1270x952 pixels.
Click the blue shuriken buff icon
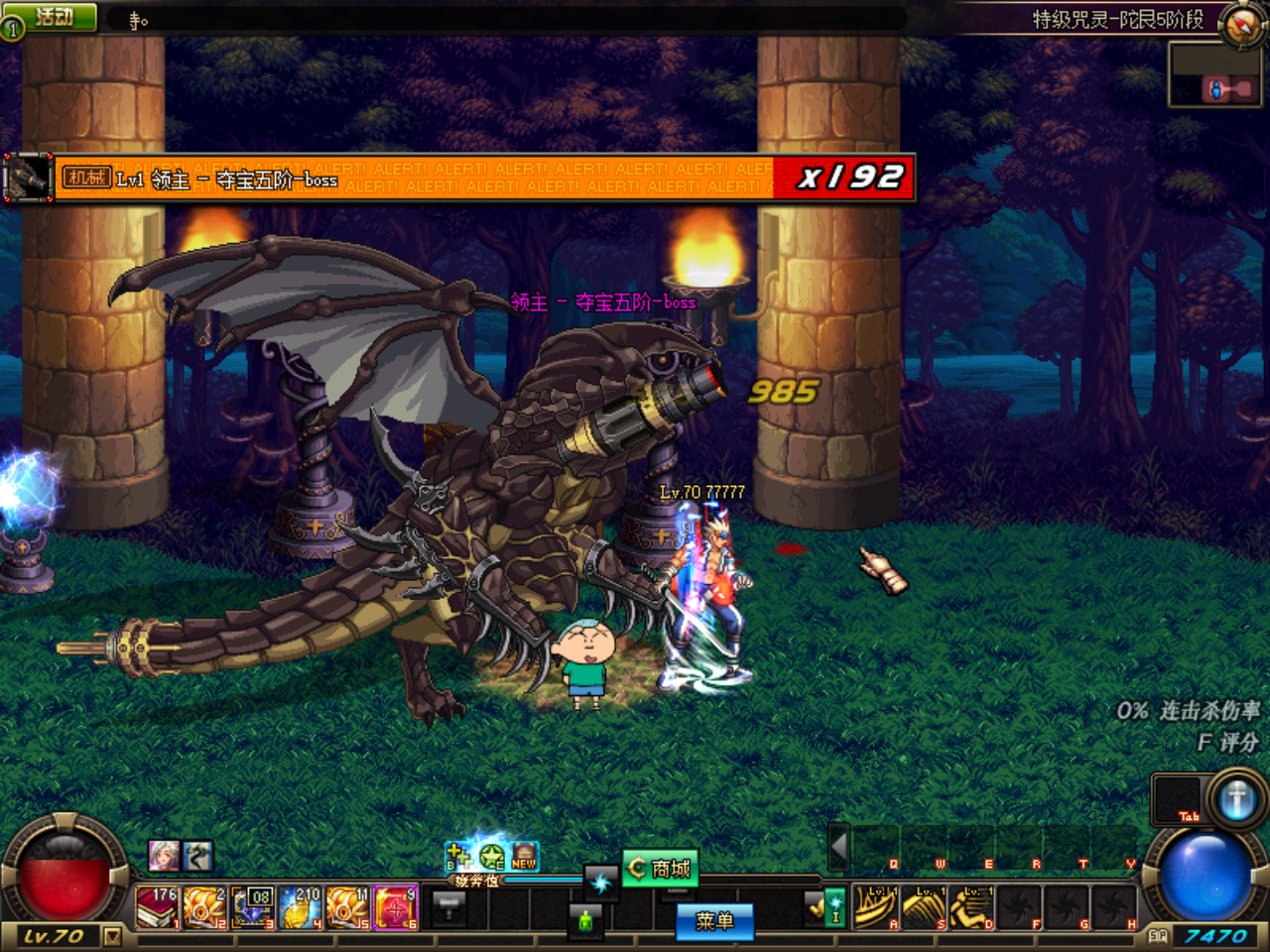[601, 882]
